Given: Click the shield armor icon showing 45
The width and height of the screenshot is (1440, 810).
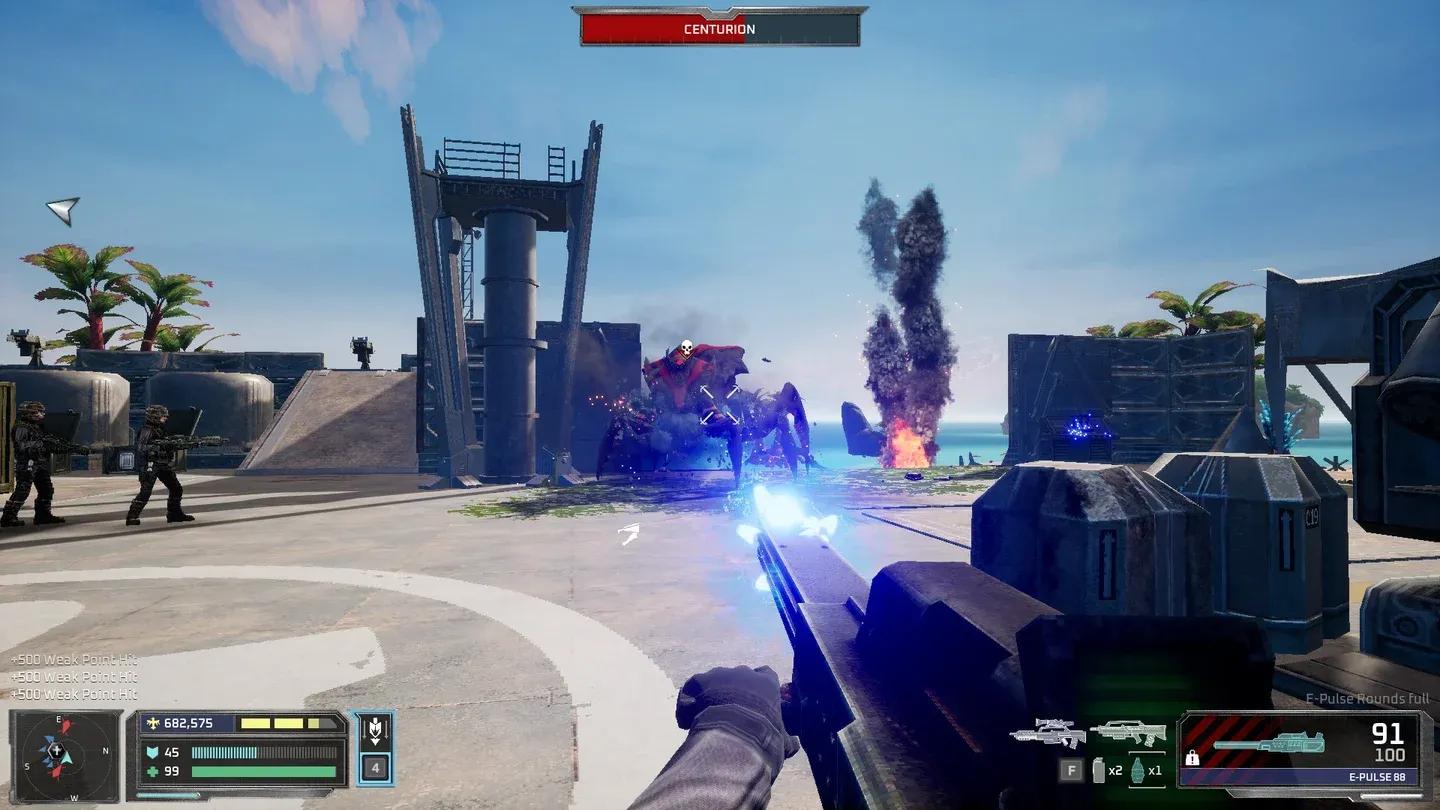Looking at the screenshot, I should (x=153, y=752).
